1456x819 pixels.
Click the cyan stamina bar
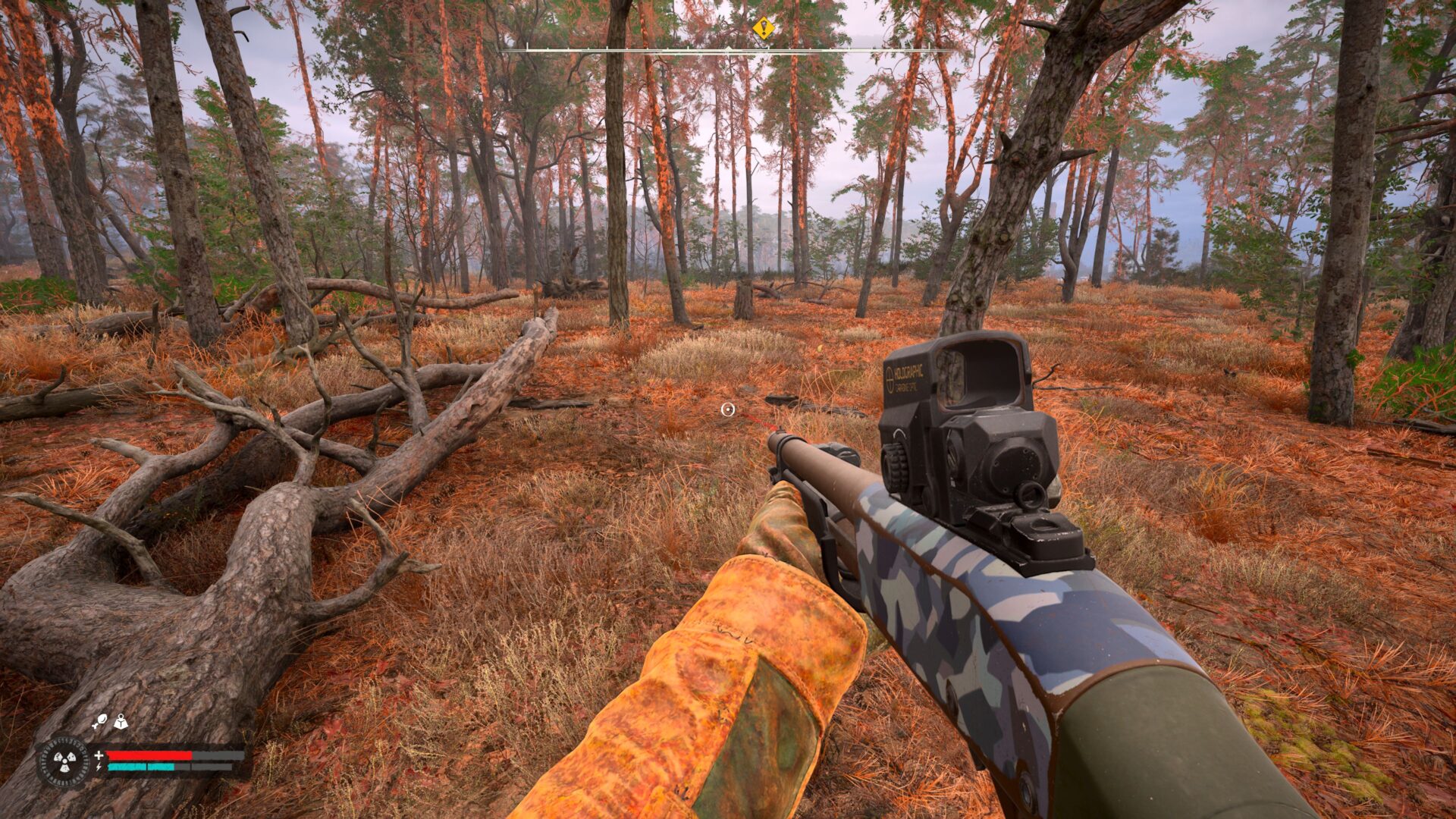pos(140,767)
